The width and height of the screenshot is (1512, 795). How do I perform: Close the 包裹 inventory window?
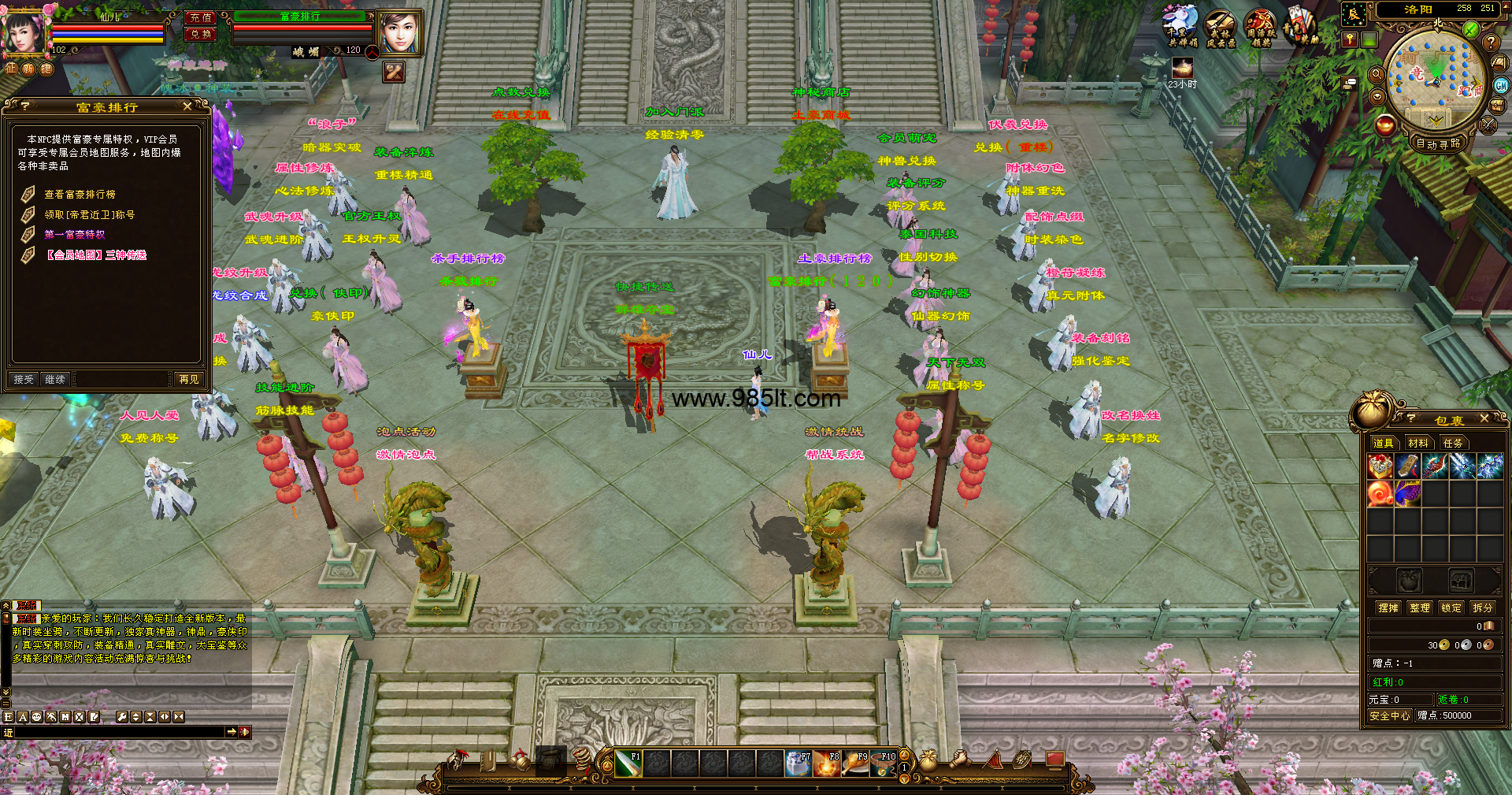point(1484,419)
